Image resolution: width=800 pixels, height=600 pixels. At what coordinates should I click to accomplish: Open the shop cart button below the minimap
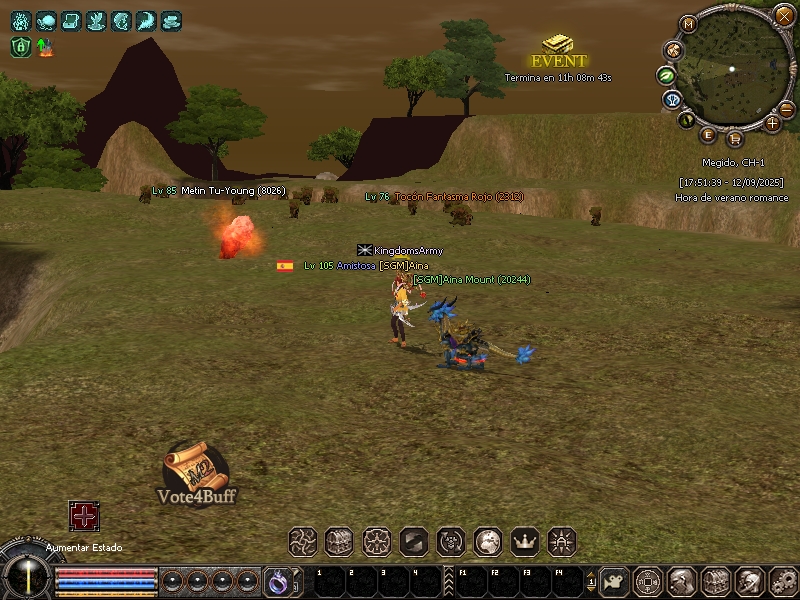click(735, 138)
